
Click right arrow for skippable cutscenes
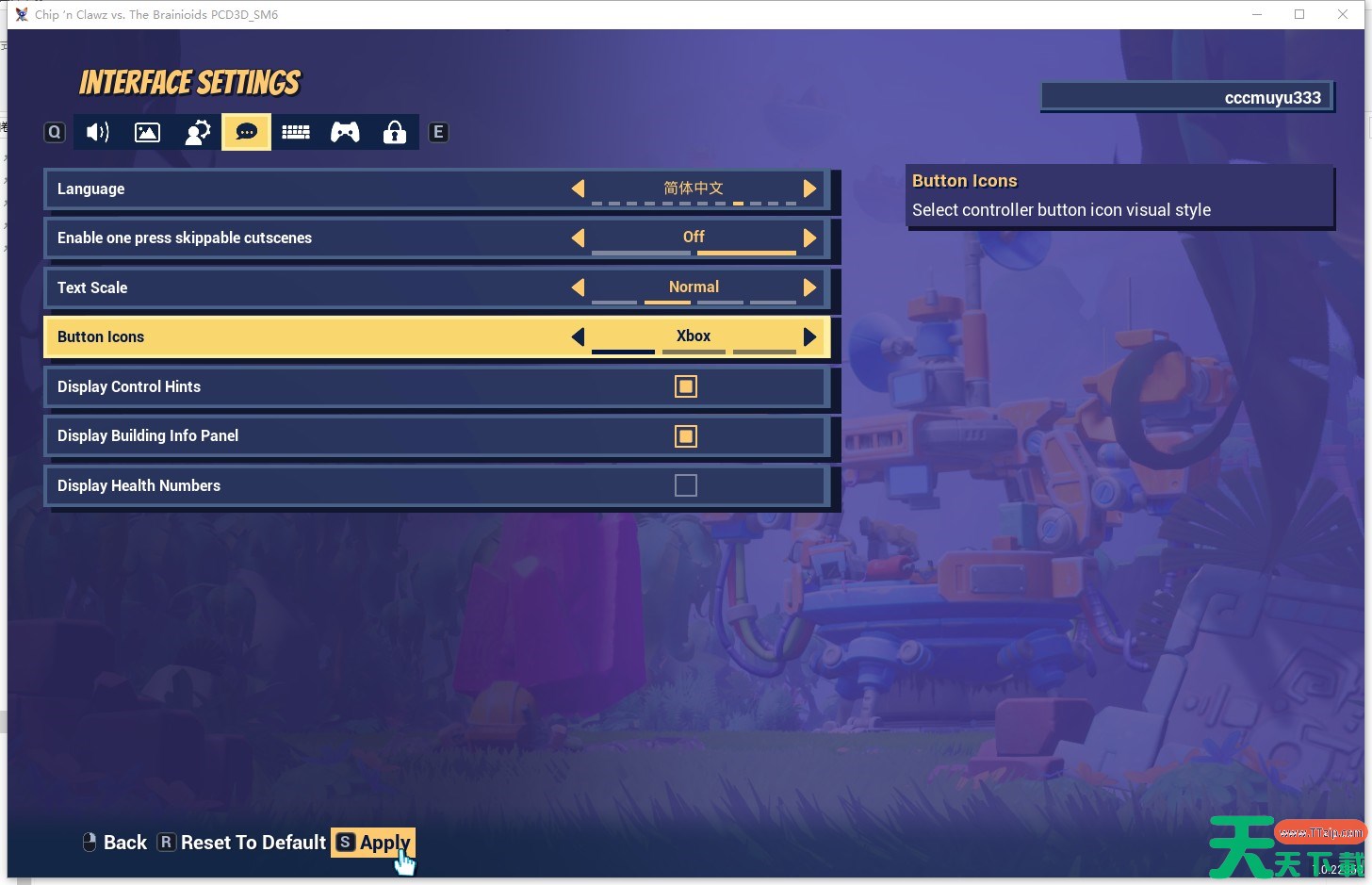click(x=809, y=238)
